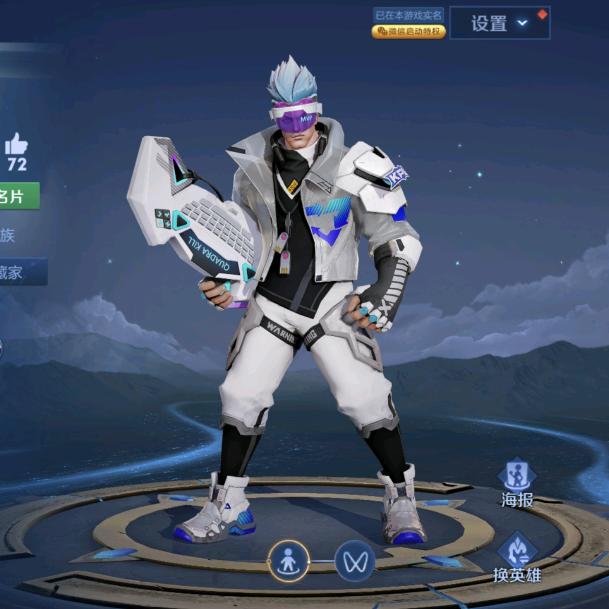View the hero 海报 poster
This screenshot has width=609, height=609.
coord(517,482)
